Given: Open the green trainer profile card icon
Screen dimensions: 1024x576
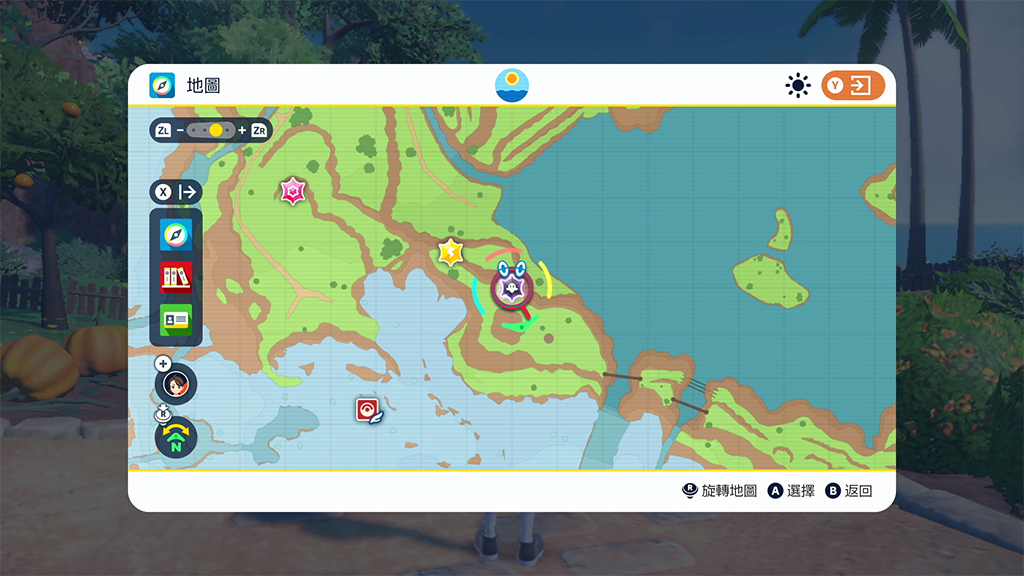Looking at the screenshot, I should tap(176, 319).
